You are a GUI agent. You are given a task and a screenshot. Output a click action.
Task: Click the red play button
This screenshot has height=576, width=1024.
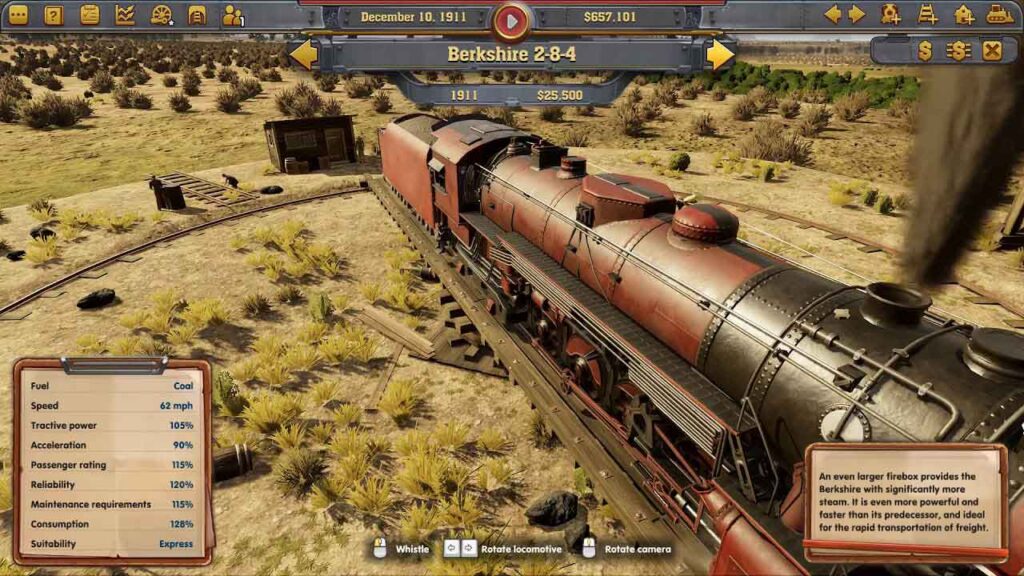pos(511,18)
